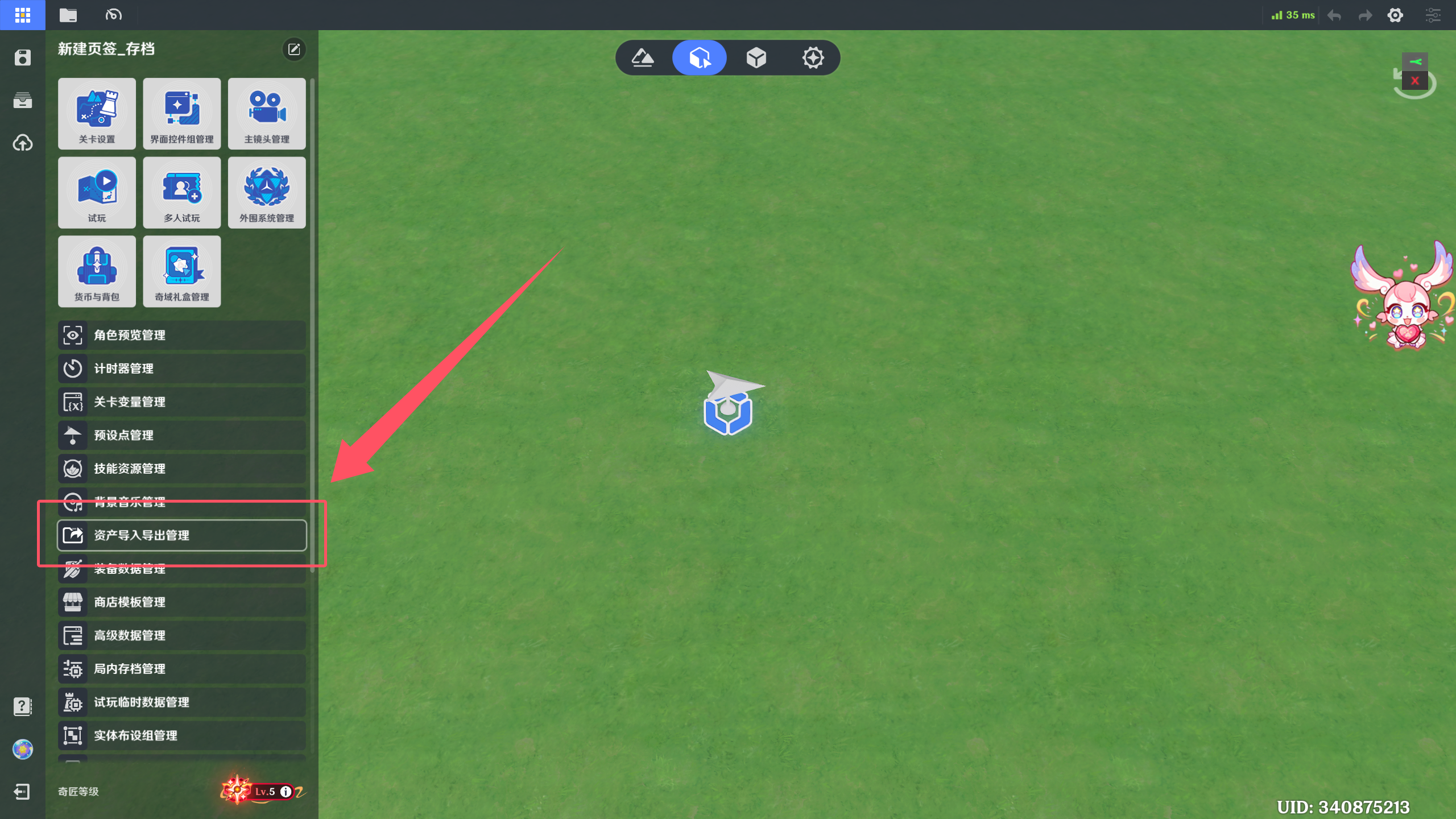Launch 多人试玩 multiplayer test
This screenshot has height=819, width=1456.
pos(181,192)
